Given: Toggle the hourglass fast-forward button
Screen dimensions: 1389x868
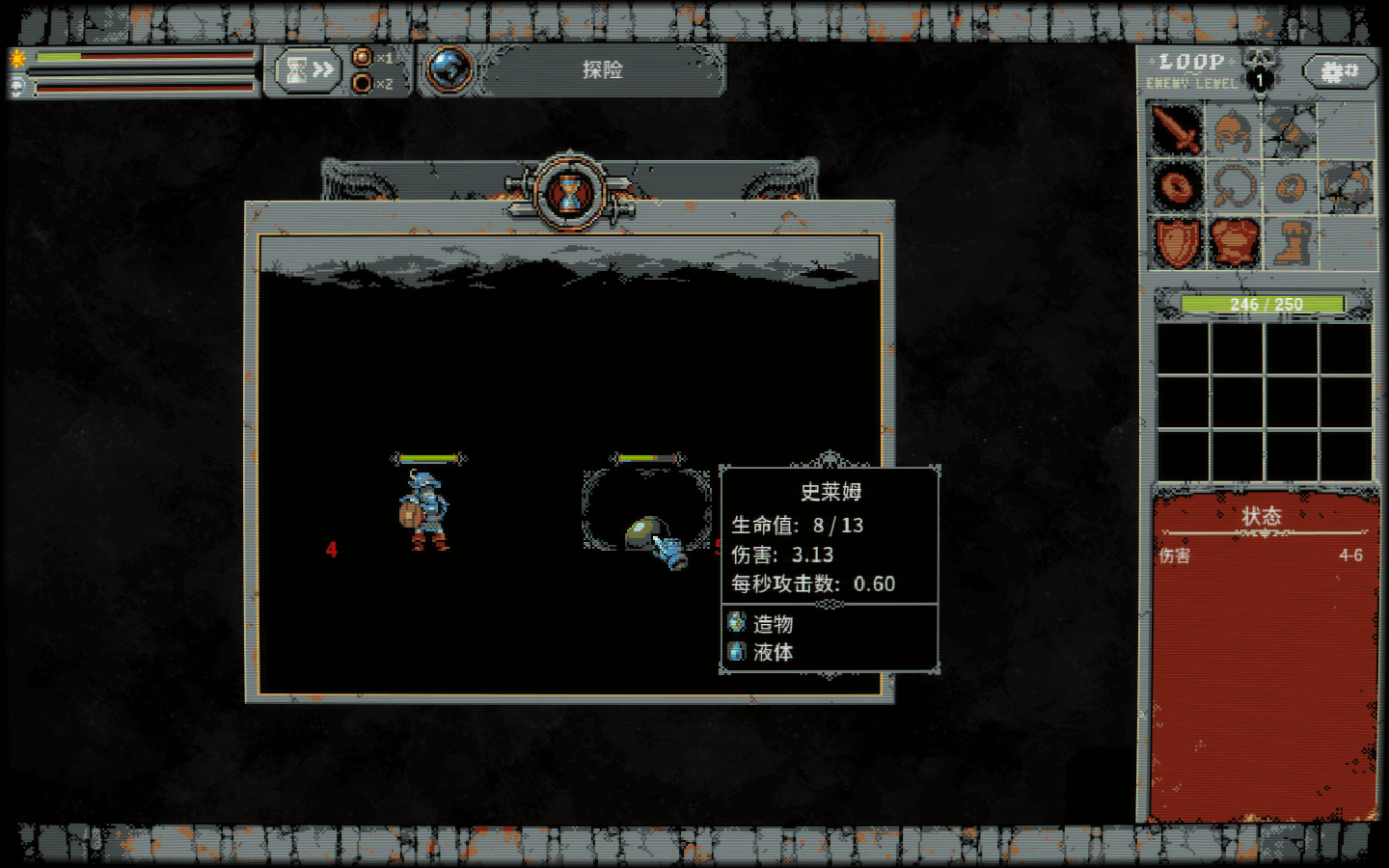Looking at the screenshot, I should [x=309, y=70].
